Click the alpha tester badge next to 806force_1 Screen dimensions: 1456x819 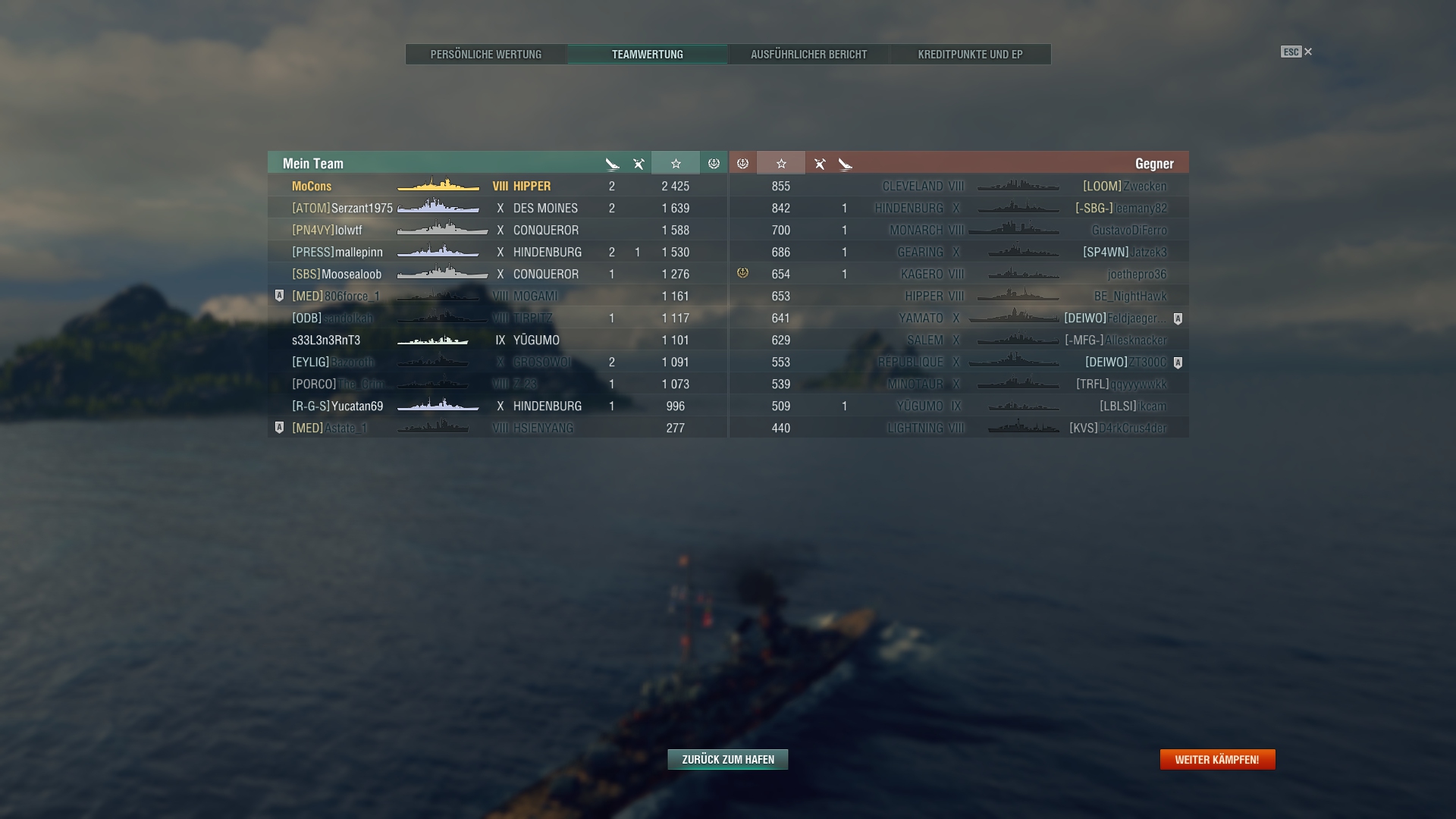278,296
